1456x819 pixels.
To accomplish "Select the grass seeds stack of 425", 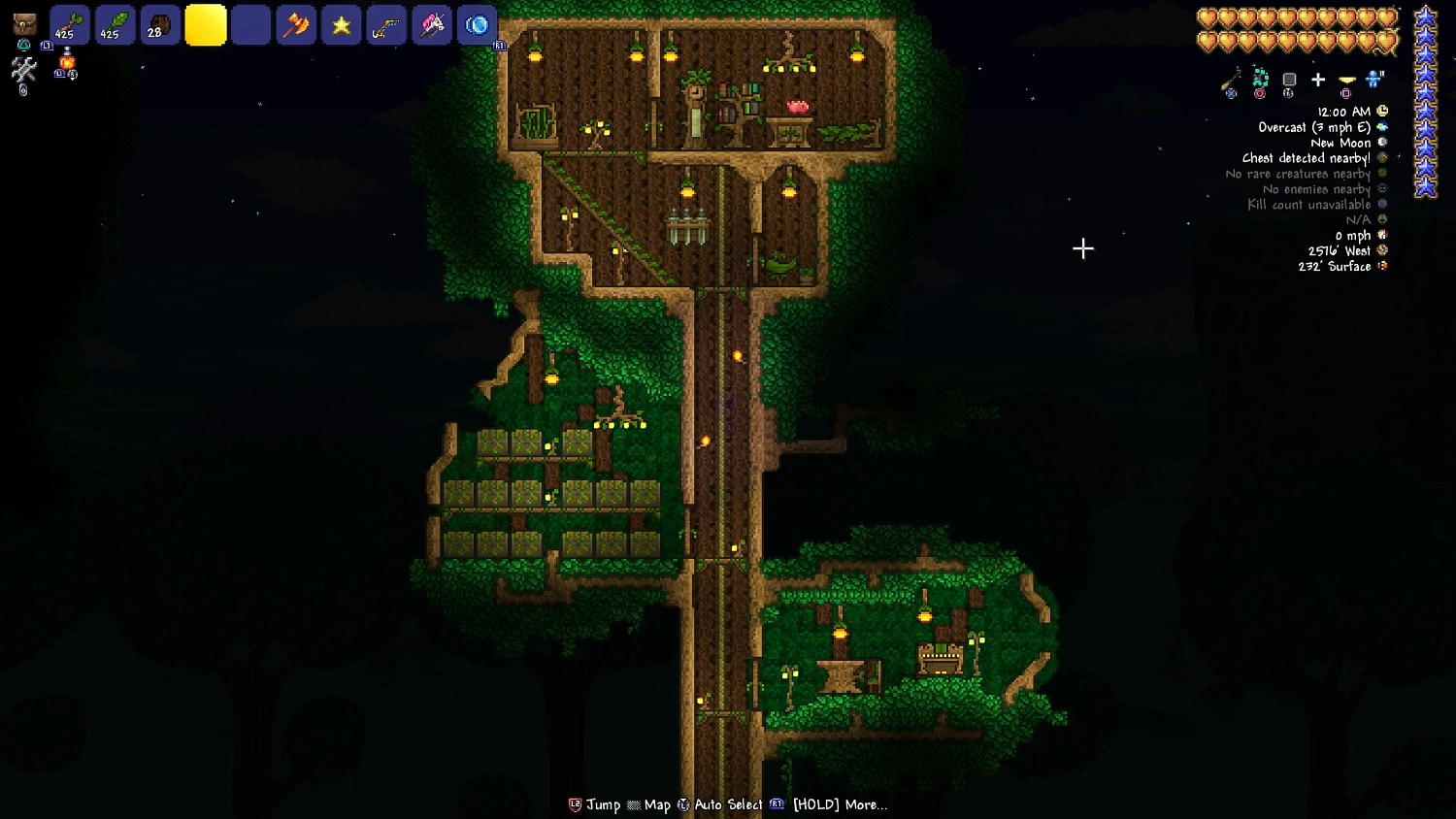I will (x=115, y=25).
